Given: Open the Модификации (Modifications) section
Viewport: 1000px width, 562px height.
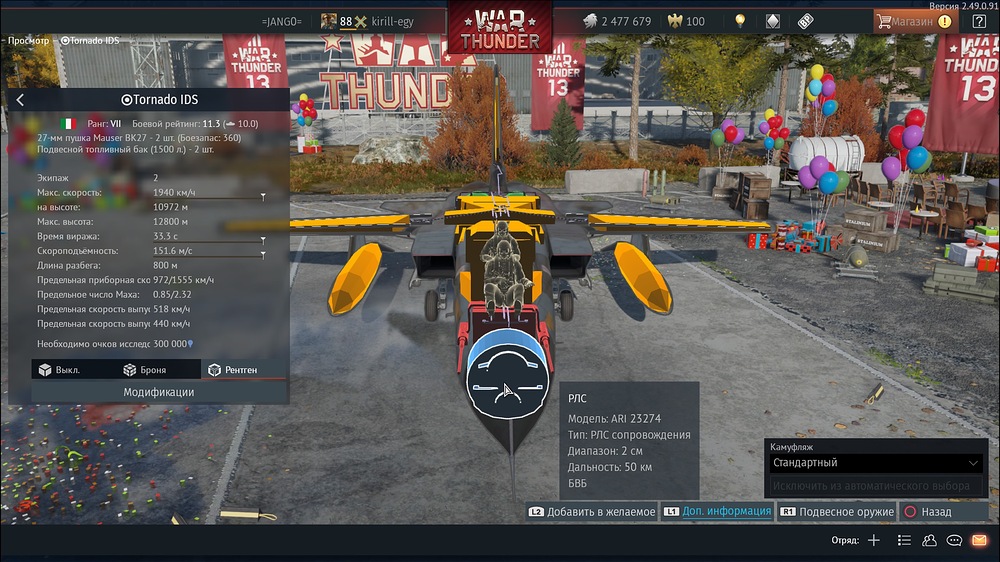Looking at the screenshot, I should [158, 393].
